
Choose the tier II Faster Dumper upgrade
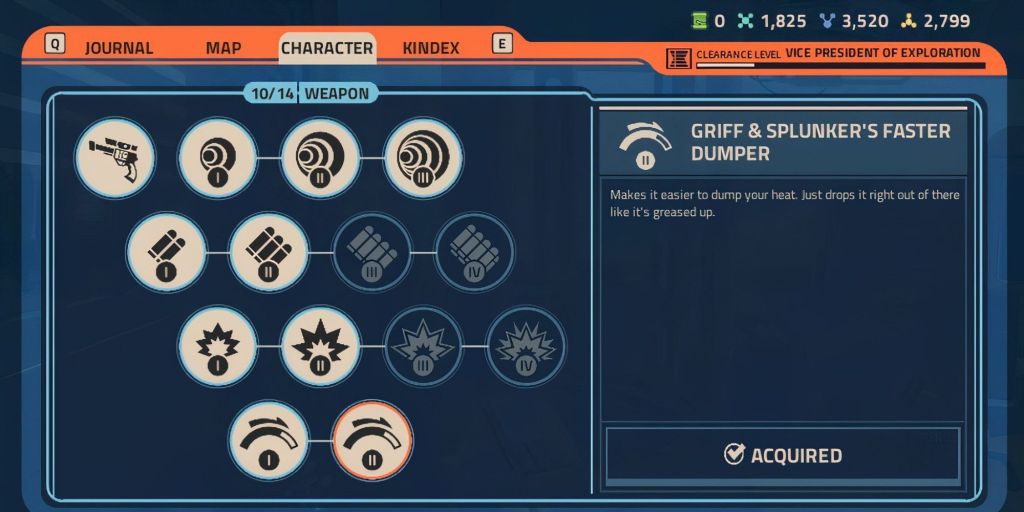(x=372, y=440)
